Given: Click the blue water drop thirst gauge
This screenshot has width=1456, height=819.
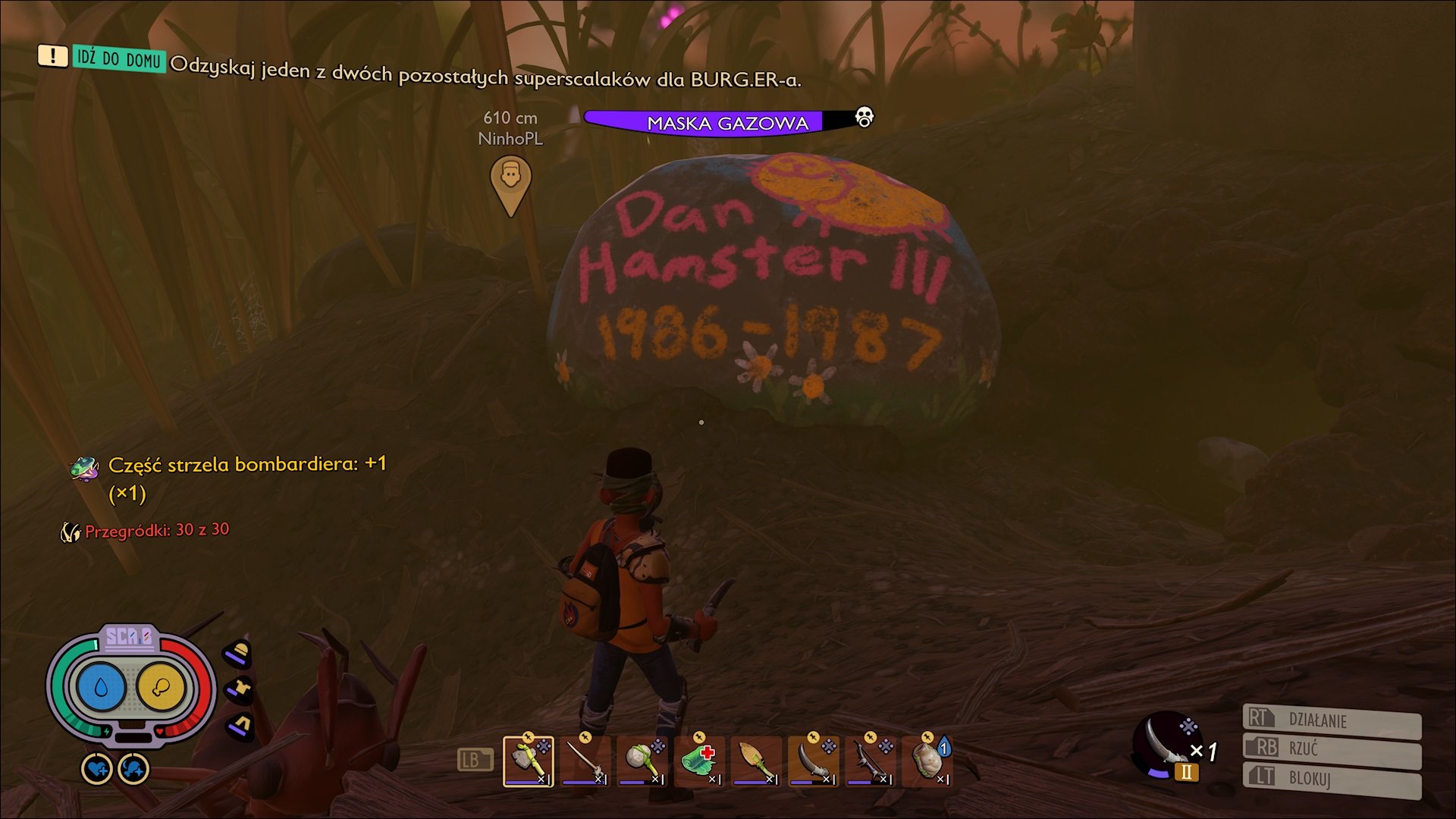Looking at the screenshot, I should click(101, 687).
